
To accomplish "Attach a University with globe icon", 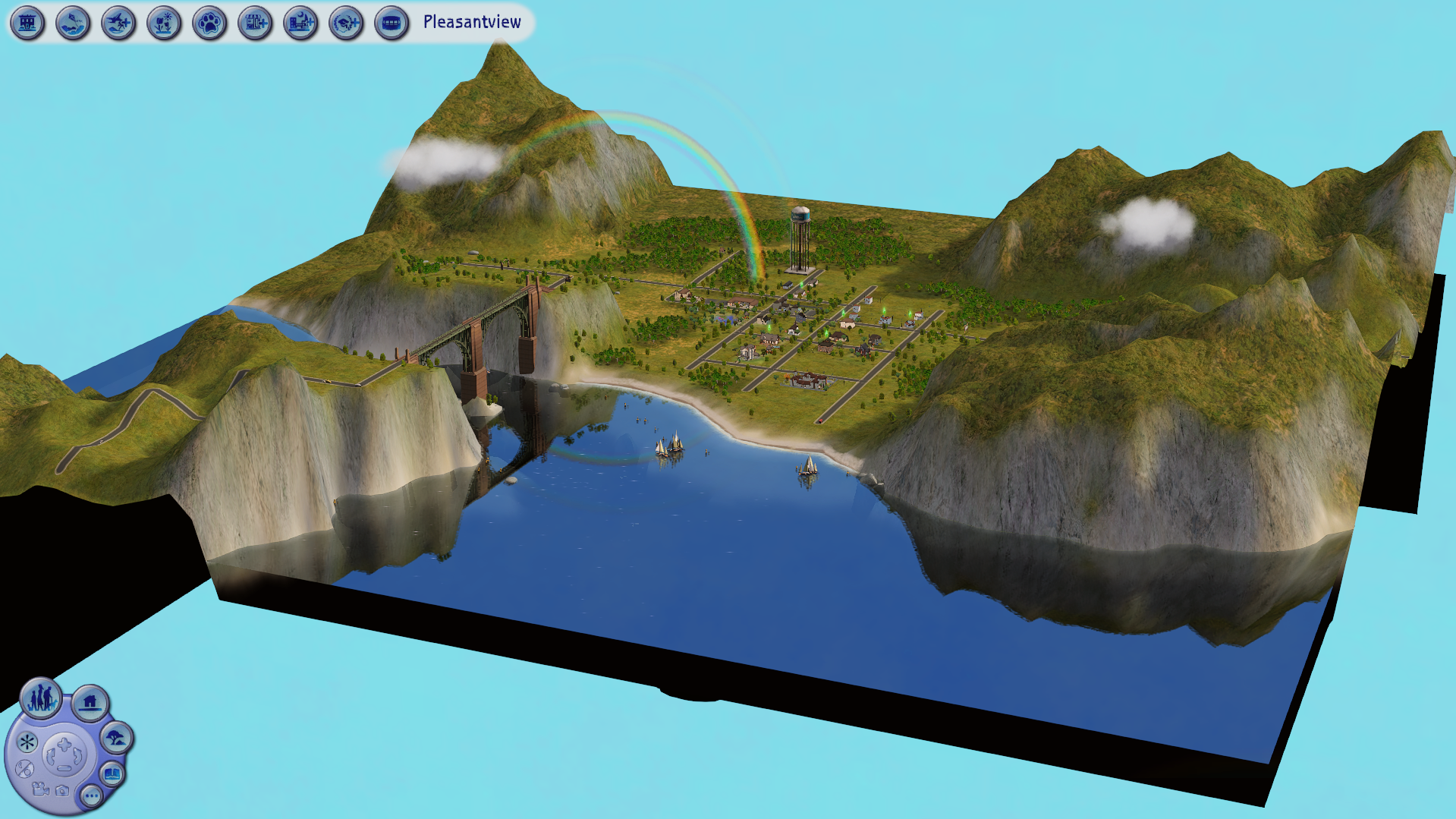I will pyautogui.click(x=346, y=23).
